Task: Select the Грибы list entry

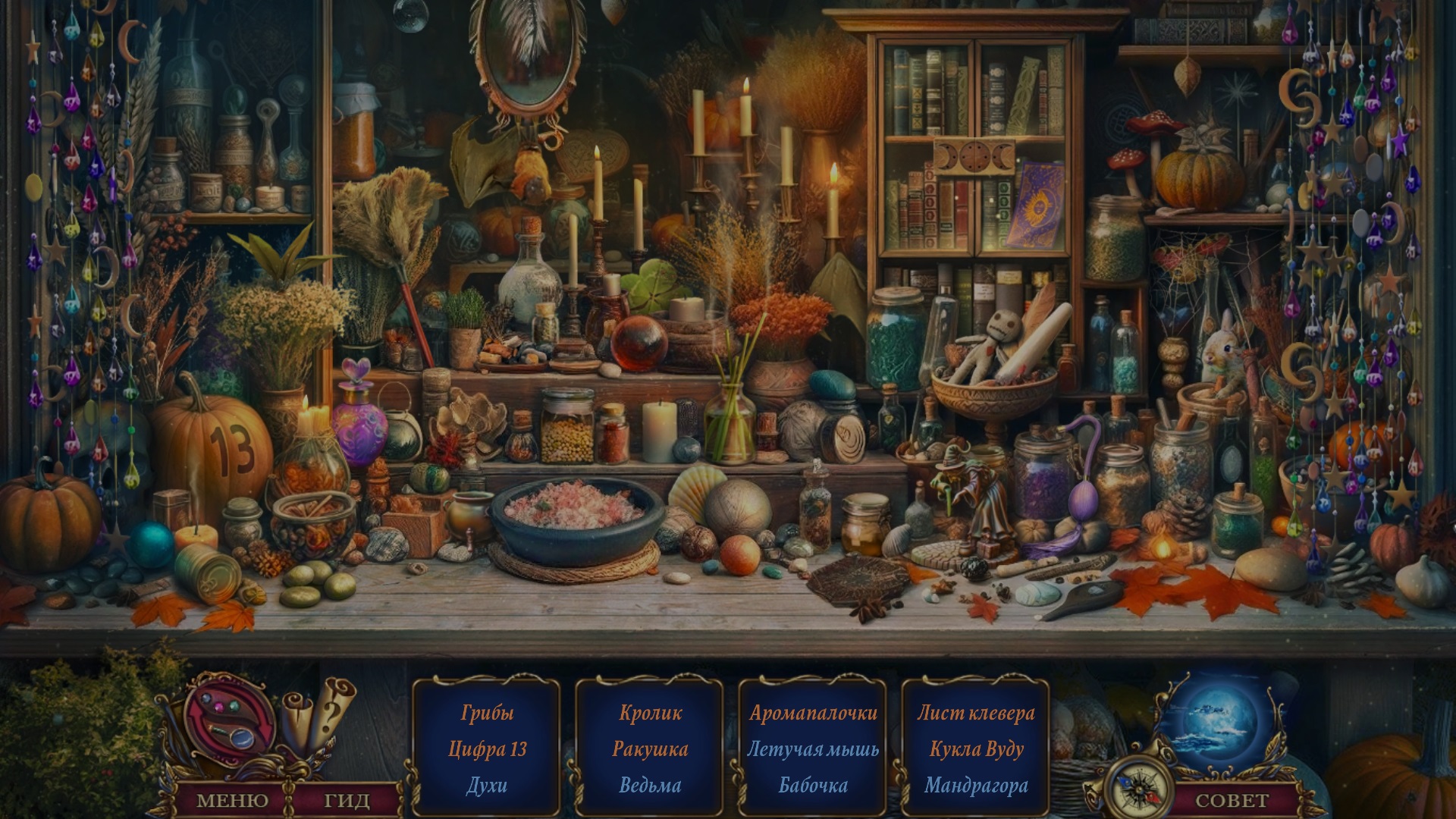Action: point(487,713)
